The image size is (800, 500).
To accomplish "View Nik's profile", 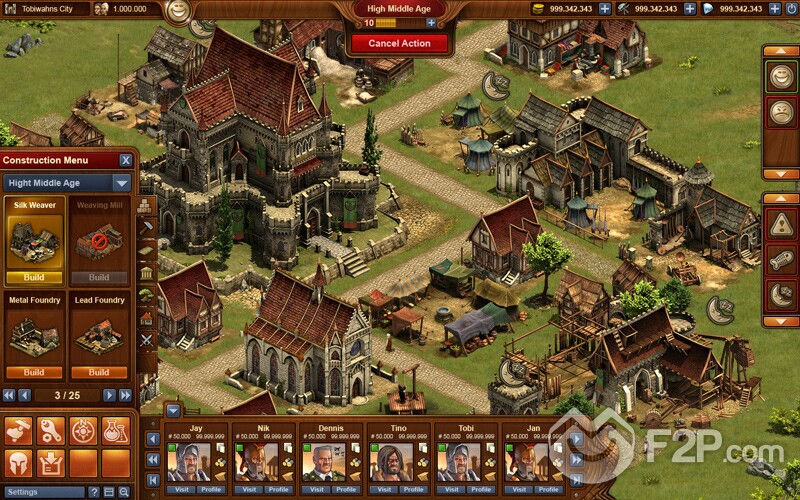I will point(279,490).
